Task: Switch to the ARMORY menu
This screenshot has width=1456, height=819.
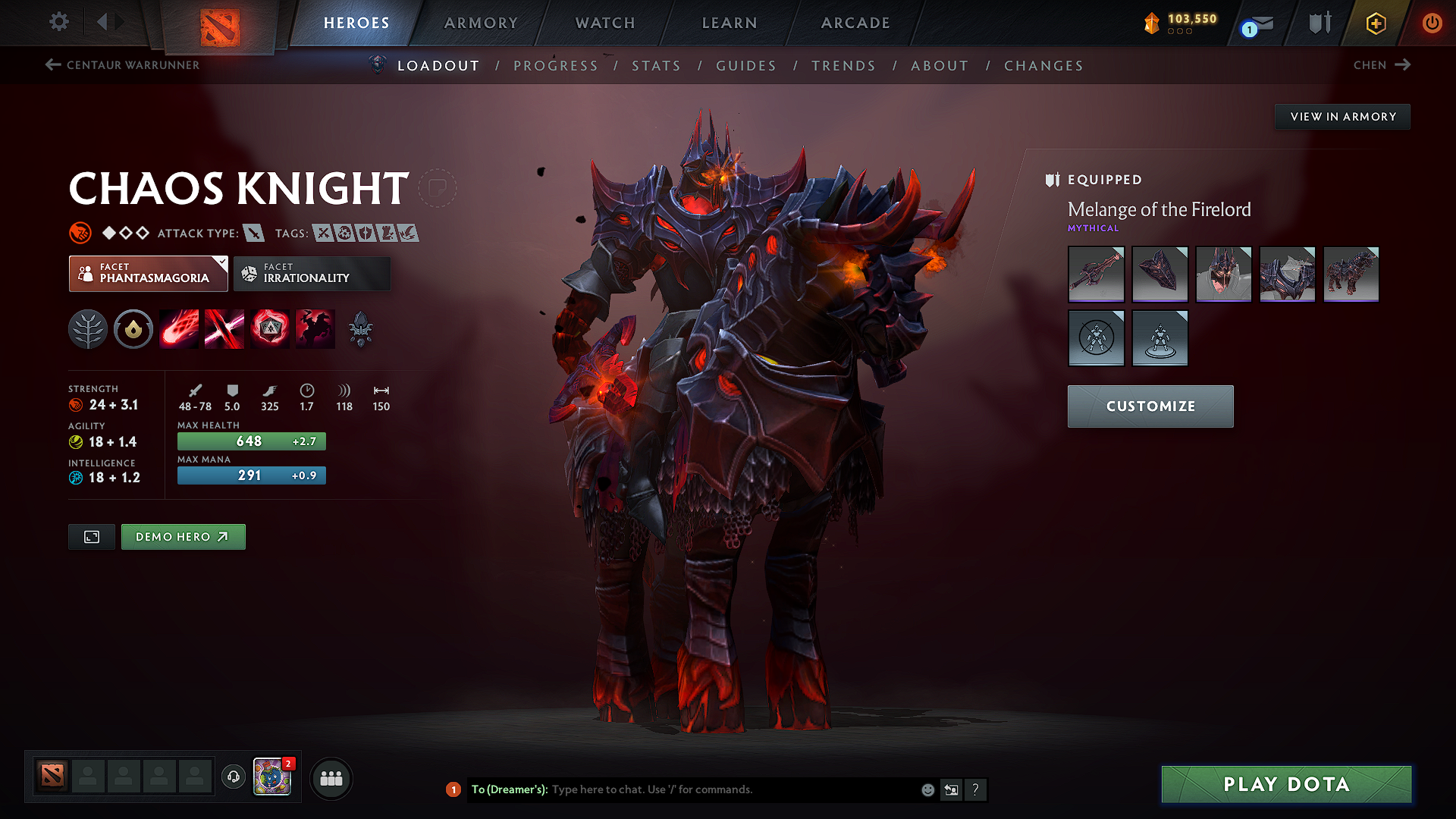Action: (481, 23)
